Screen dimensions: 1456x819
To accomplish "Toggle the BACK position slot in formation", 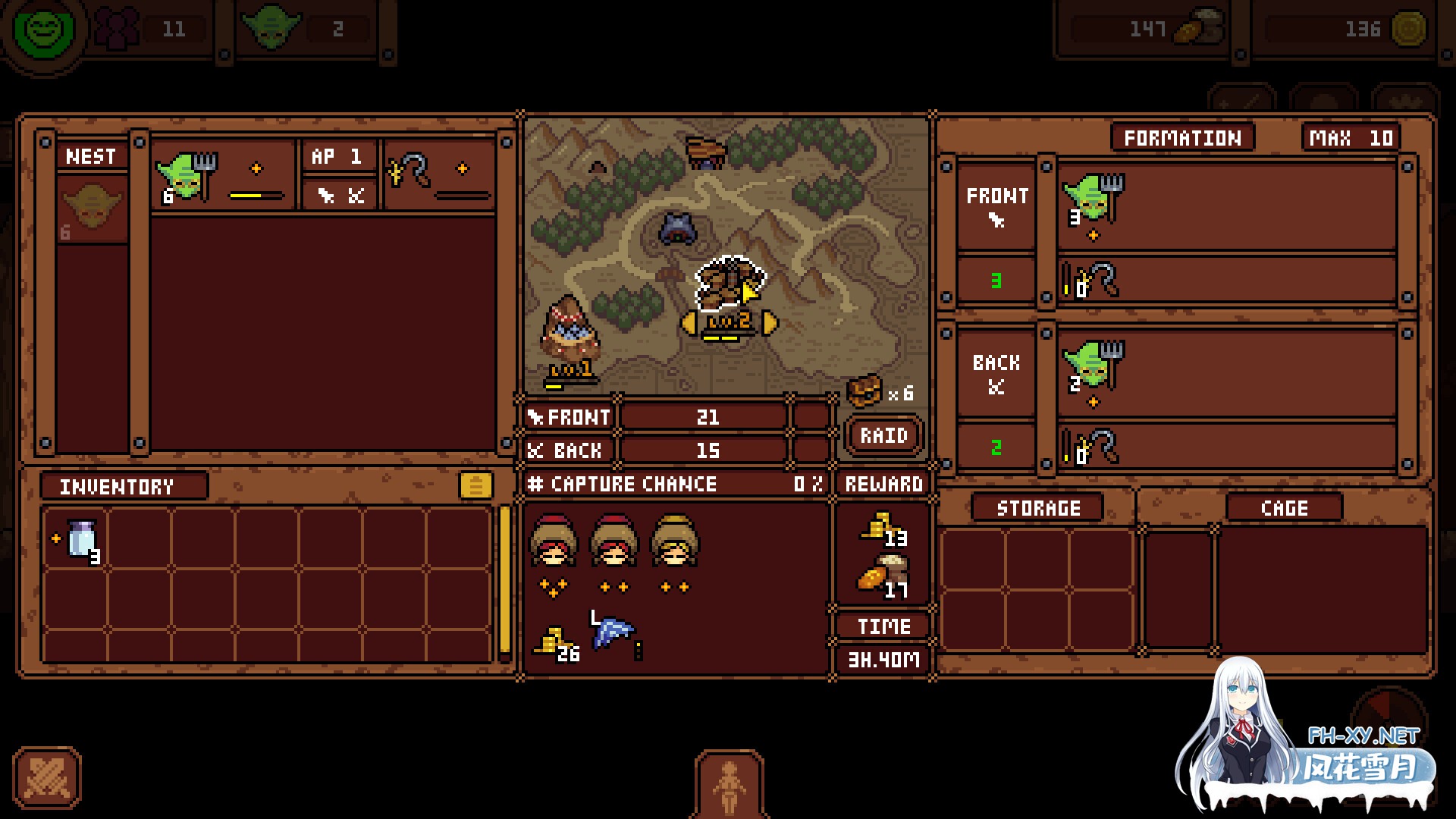I will point(996,373).
